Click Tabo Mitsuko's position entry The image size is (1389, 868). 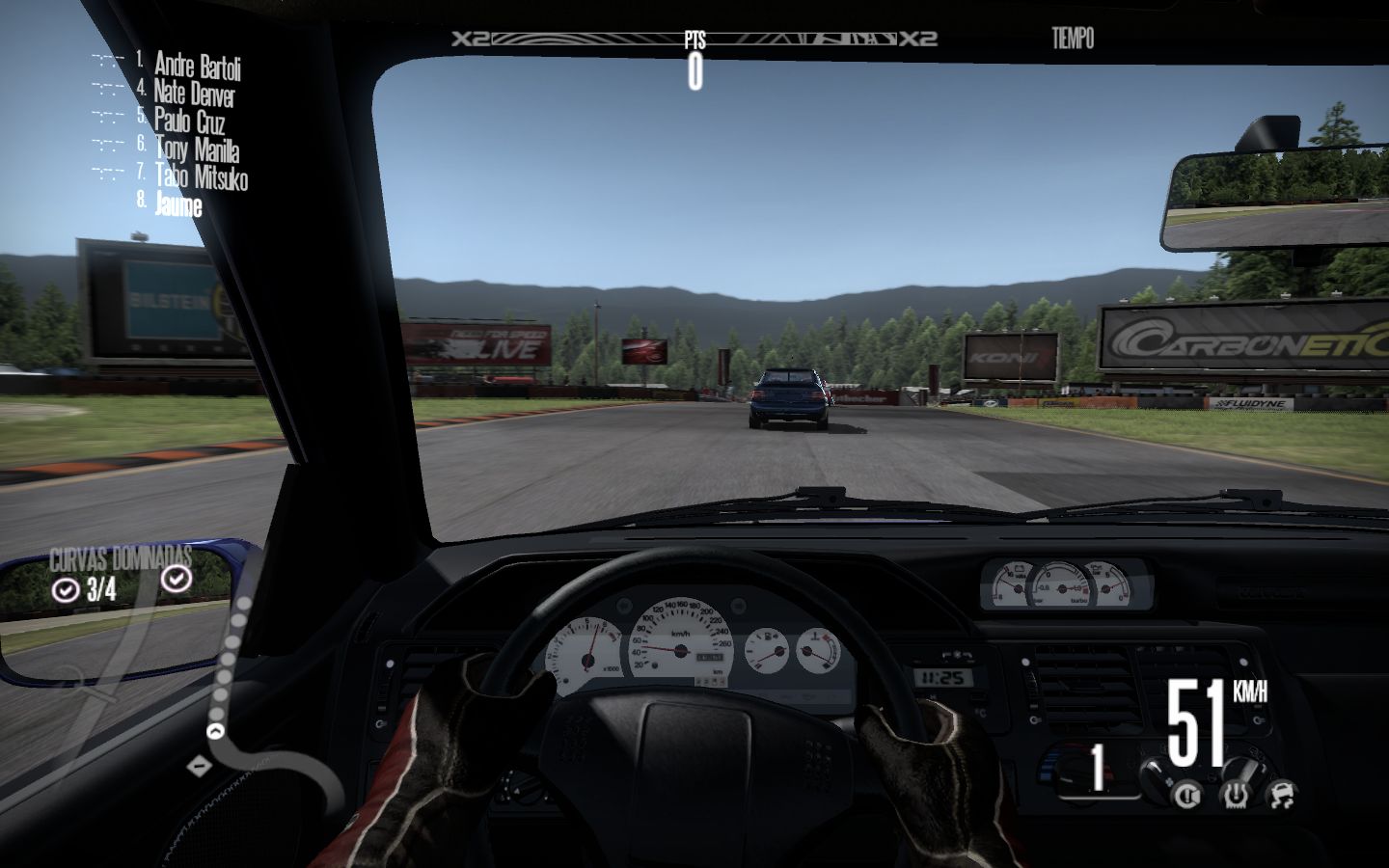(201, 177)
